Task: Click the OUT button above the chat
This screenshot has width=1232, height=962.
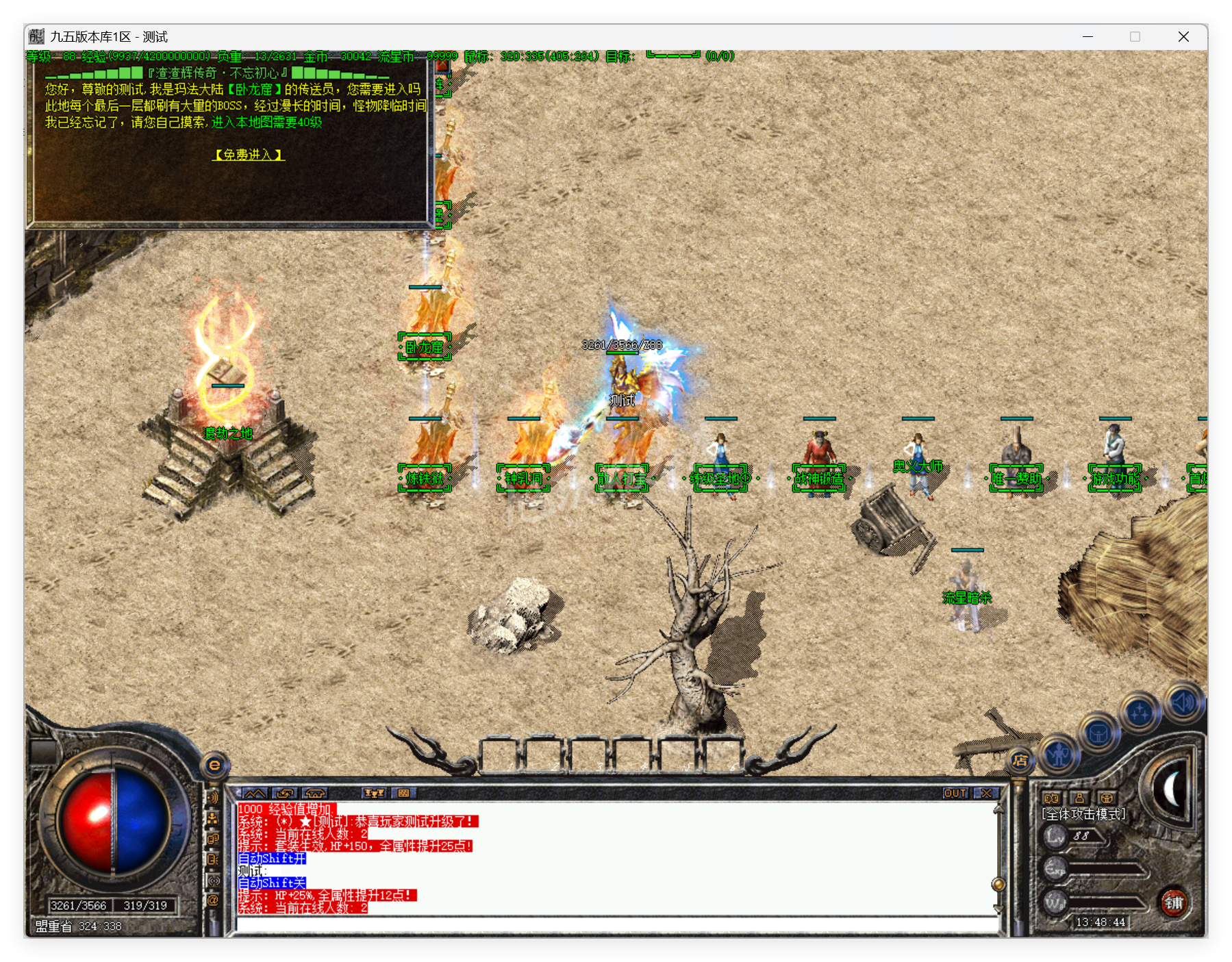Action: click(955, 793)
